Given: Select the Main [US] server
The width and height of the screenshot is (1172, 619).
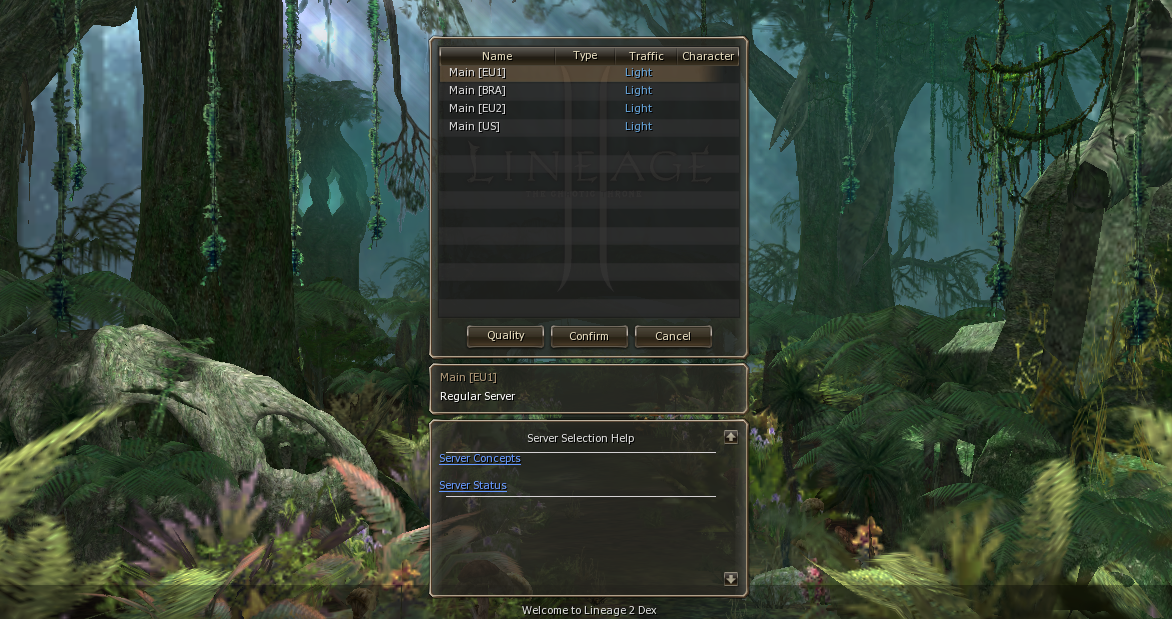Looking at the screenshot, I should tap(475, 126).
